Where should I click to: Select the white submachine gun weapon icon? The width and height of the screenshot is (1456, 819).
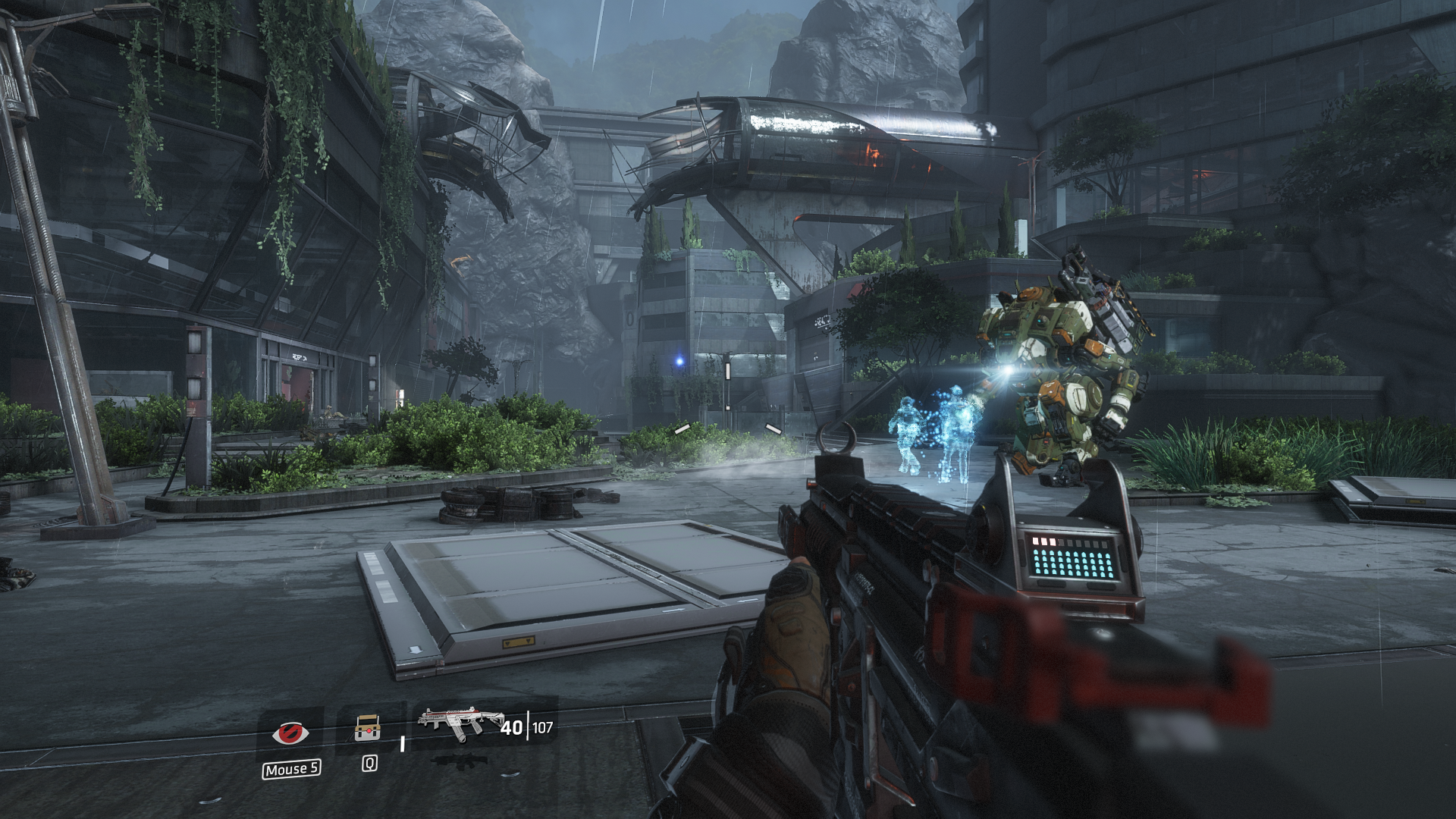(461, 725)
